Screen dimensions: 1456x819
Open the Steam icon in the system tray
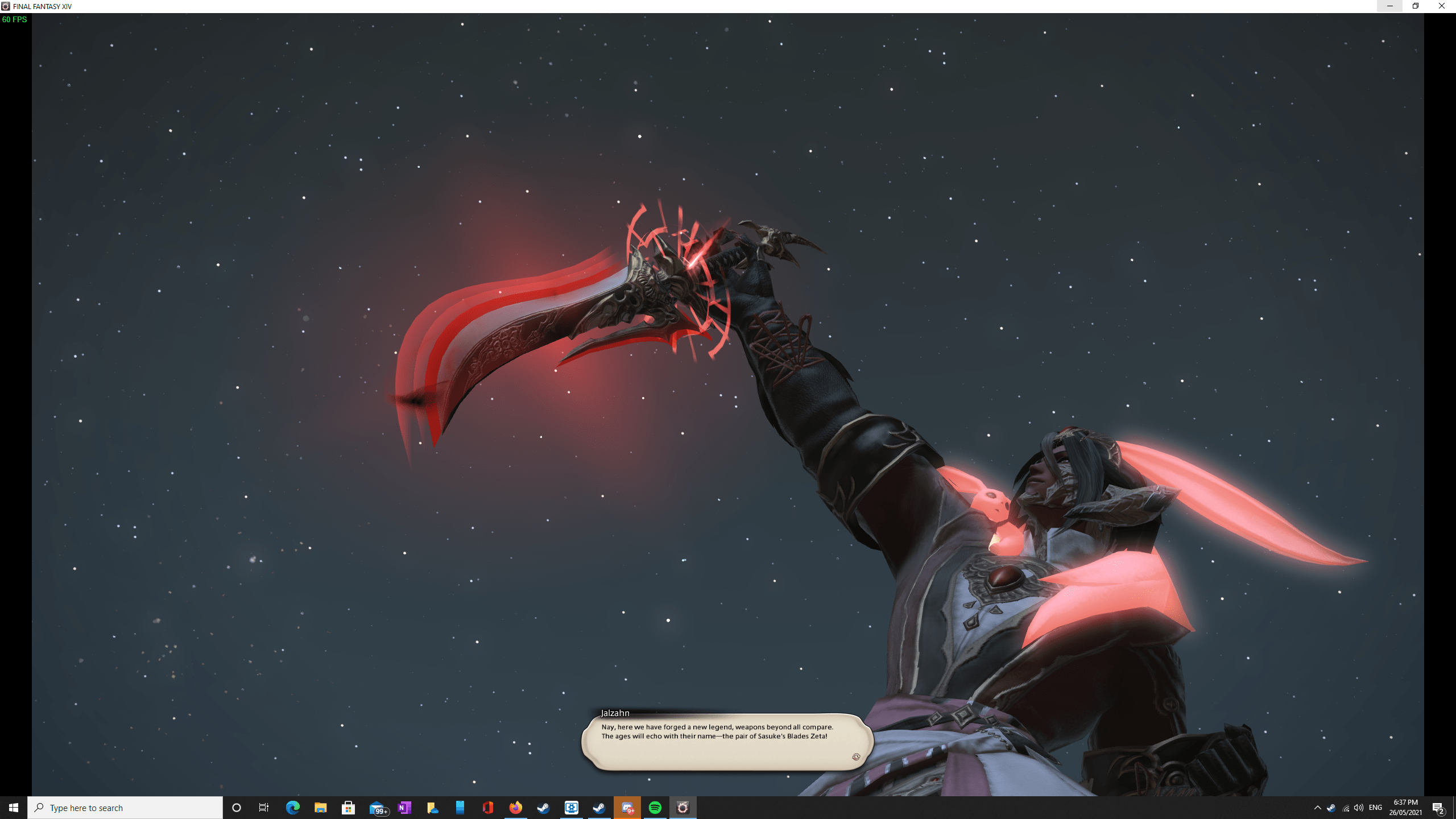point(1331,809)
